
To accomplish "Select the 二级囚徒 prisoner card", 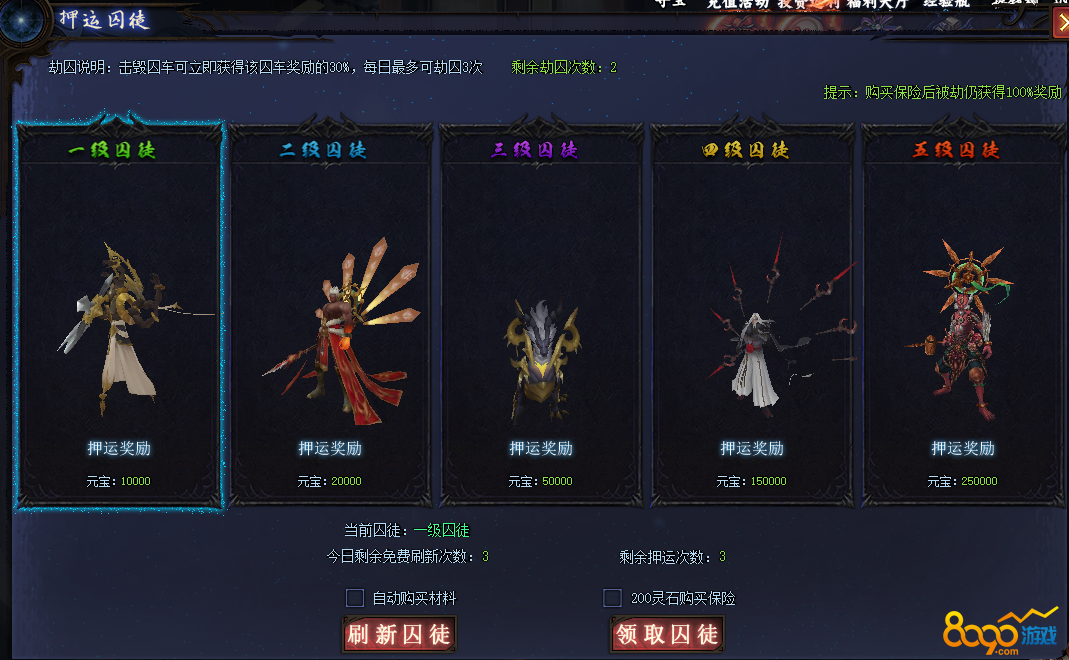I will (331, 315).
